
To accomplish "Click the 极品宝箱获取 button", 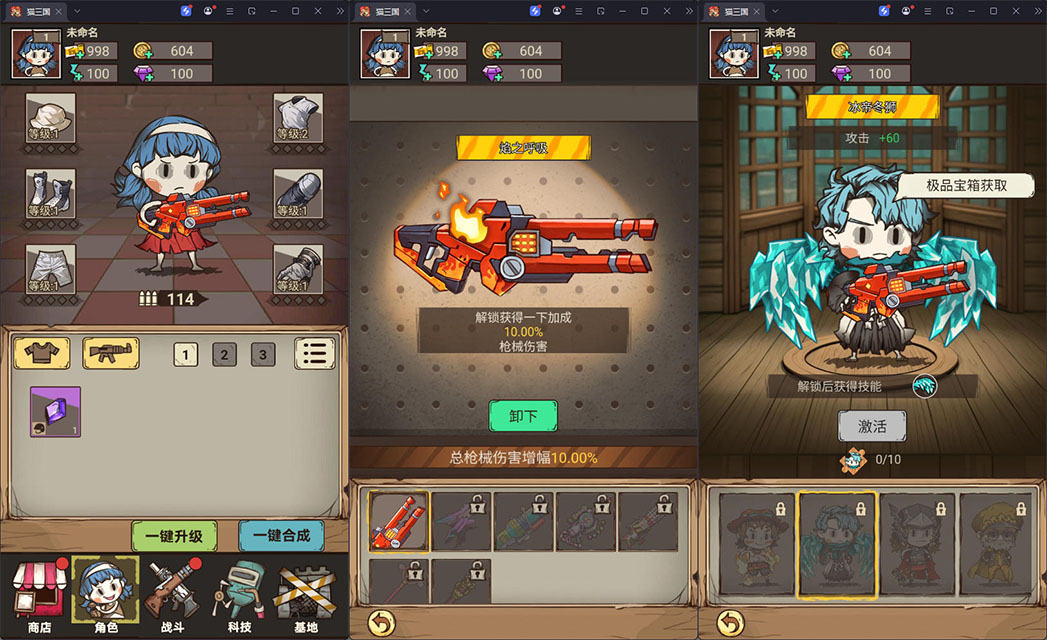I will (965, 185).
